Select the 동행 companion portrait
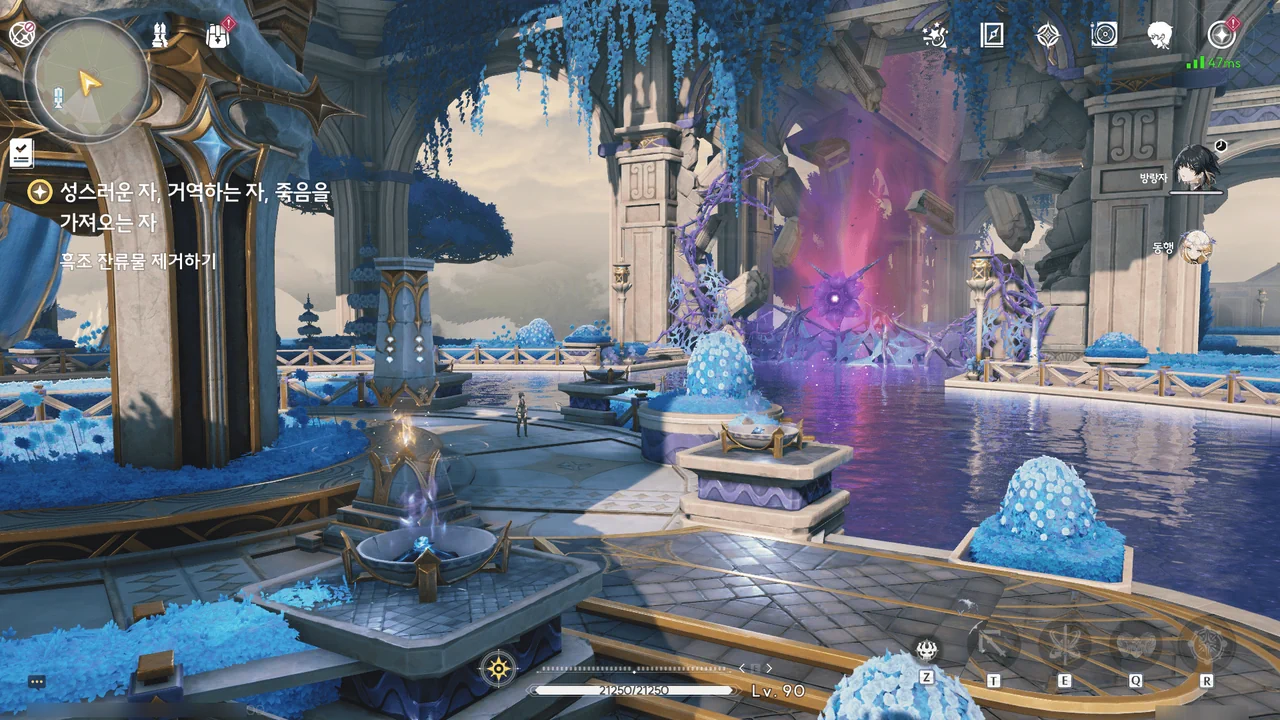 click(x=1194, y=247)
